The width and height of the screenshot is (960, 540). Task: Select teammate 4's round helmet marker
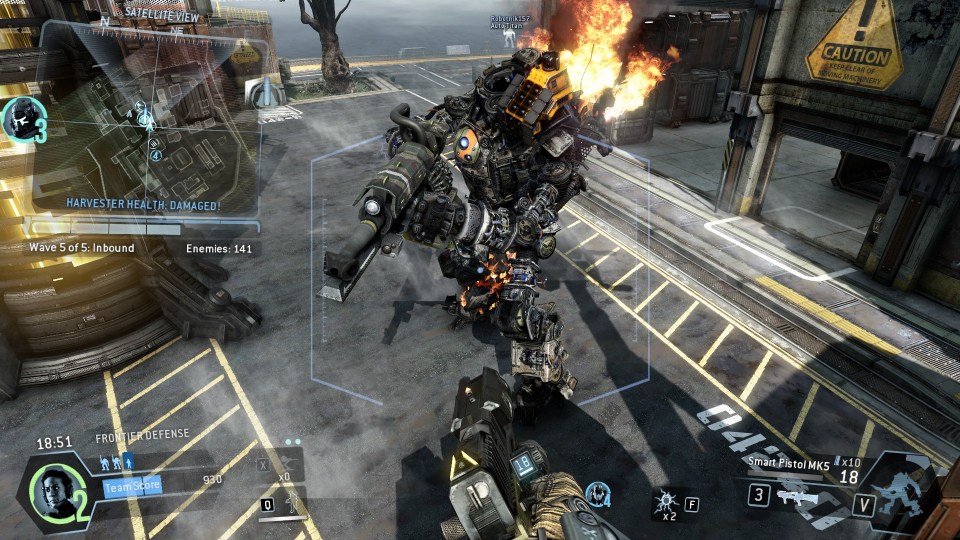(598, 492)
